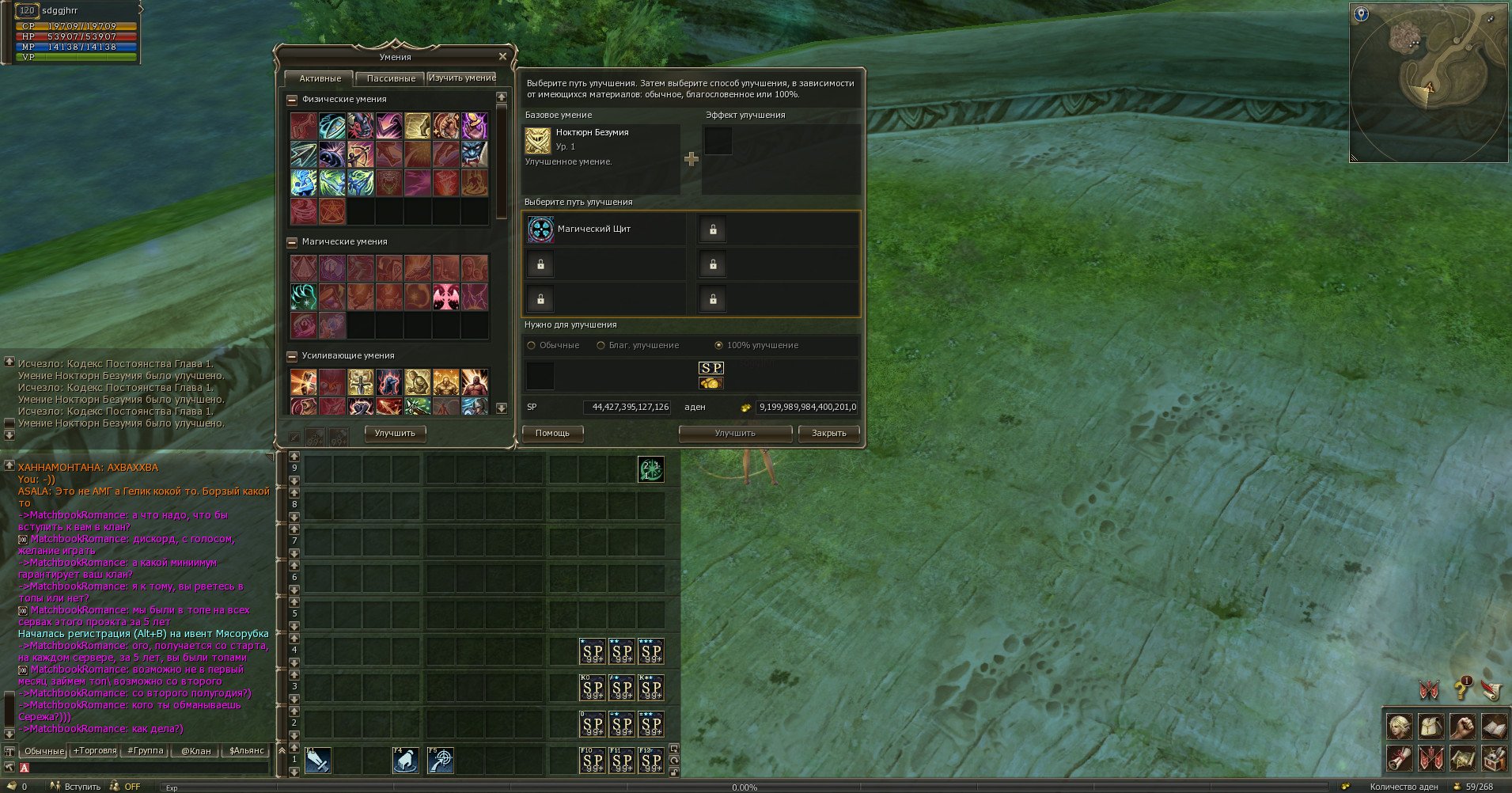Image resolution: width=1512 pixels, height=793 pixels.
Task: Select the Благ. улучшение option
Action: (601, 346)
